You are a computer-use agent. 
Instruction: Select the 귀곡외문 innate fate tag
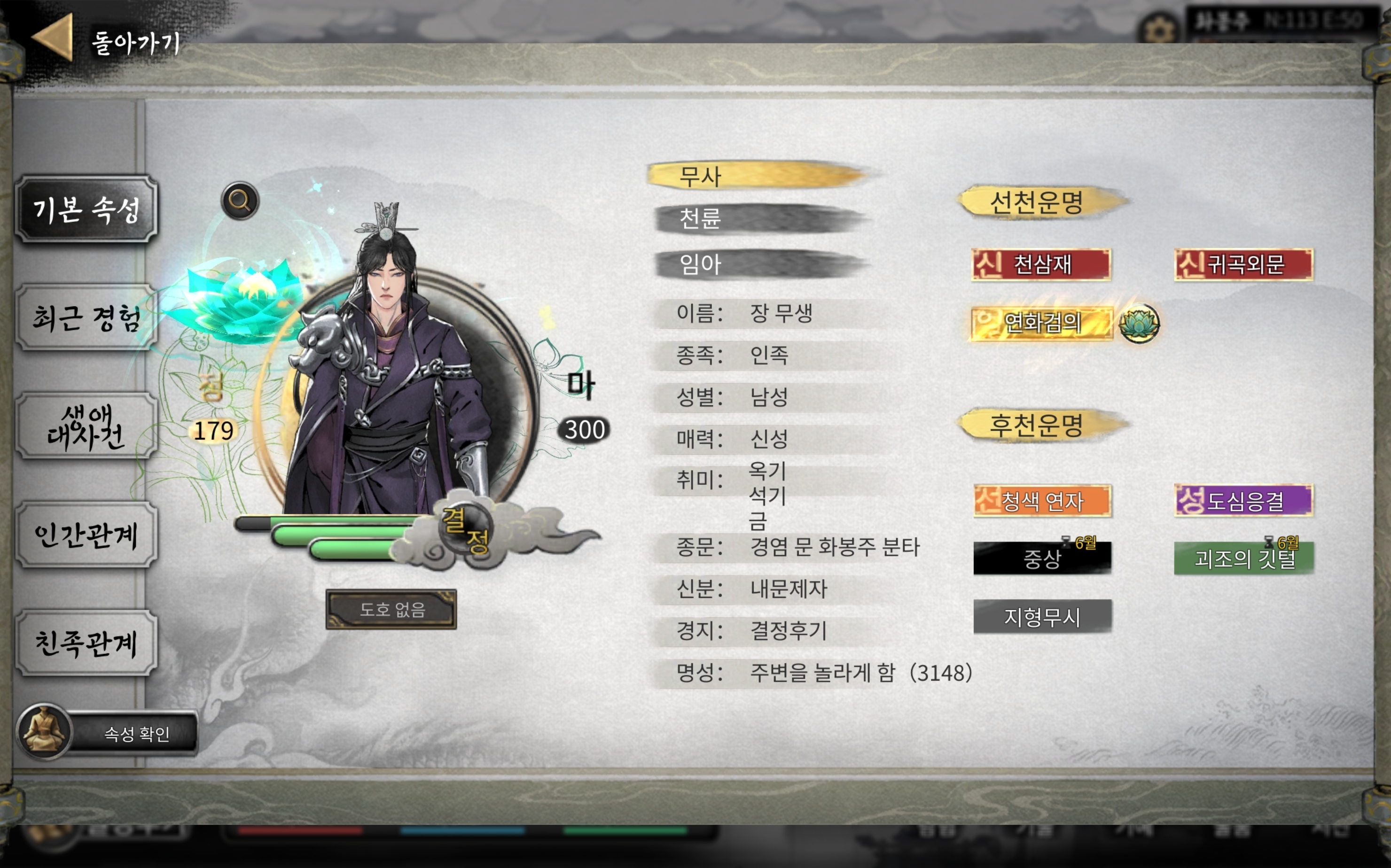1243,264
